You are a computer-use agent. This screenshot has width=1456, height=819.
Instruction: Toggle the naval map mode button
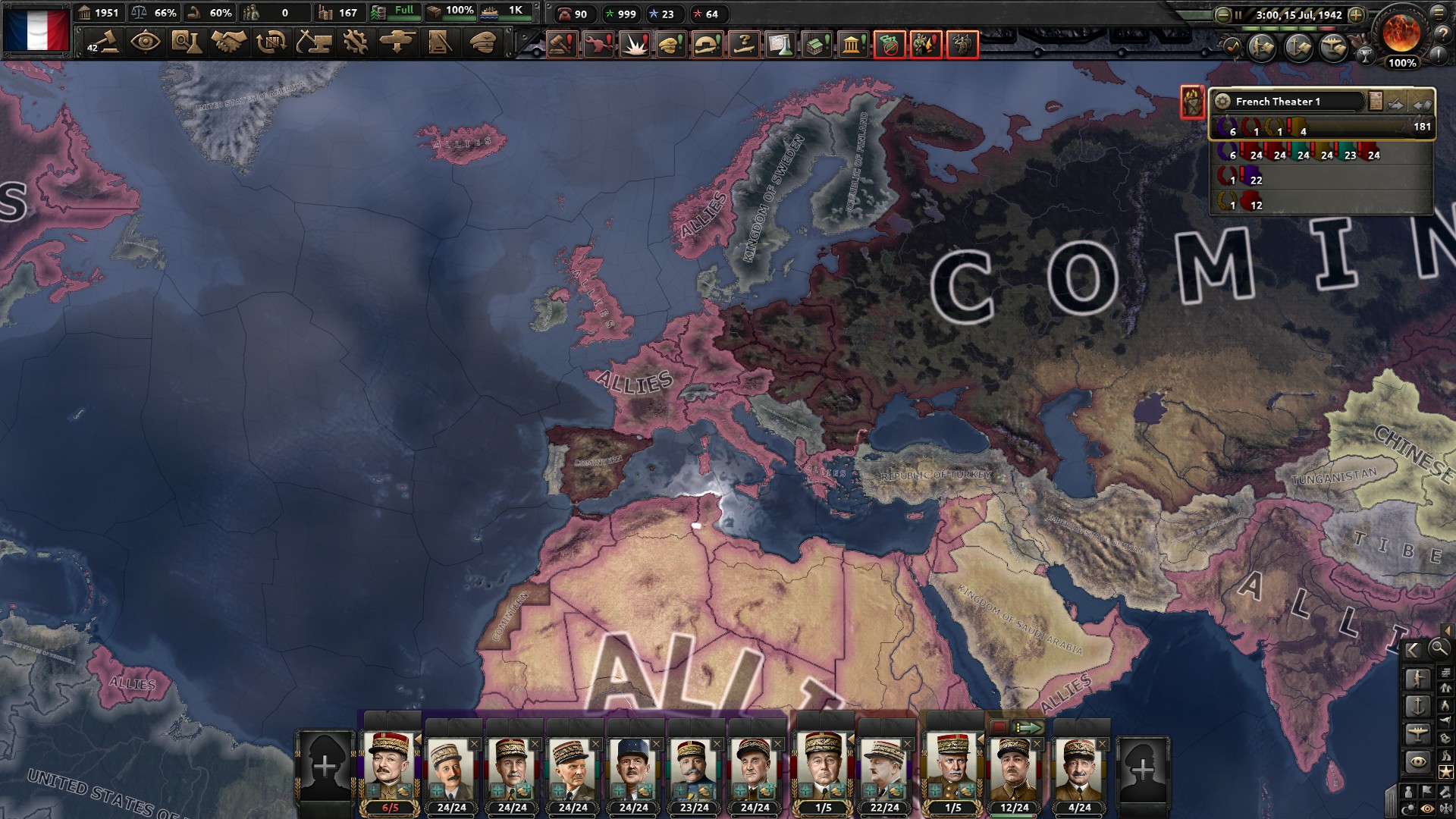pyautogui.click(x=1417, y=707)
